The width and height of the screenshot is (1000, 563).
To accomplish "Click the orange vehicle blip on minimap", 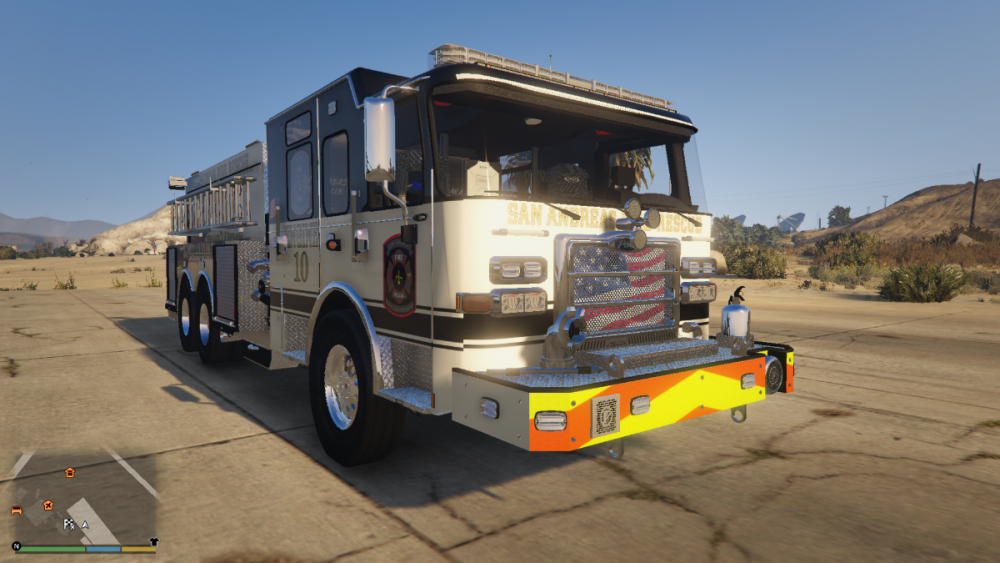I will 17,510.
